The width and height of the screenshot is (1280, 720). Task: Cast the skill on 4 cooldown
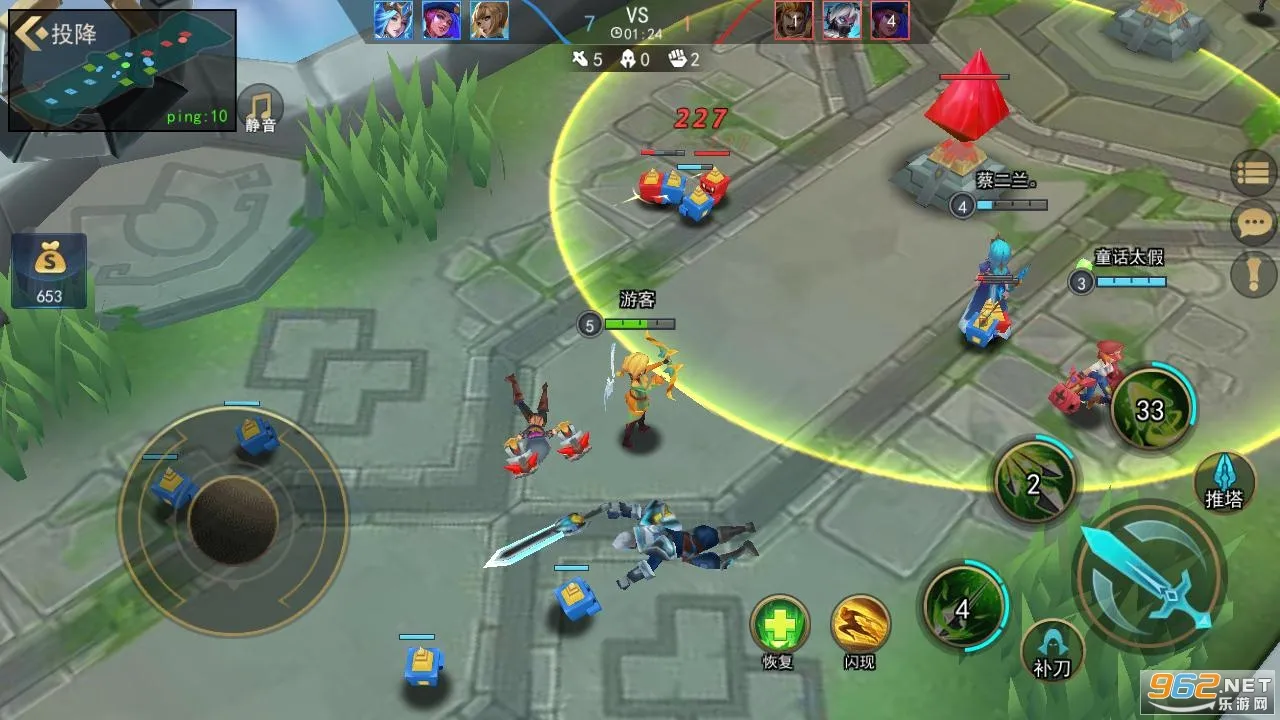tap(963, 608)
